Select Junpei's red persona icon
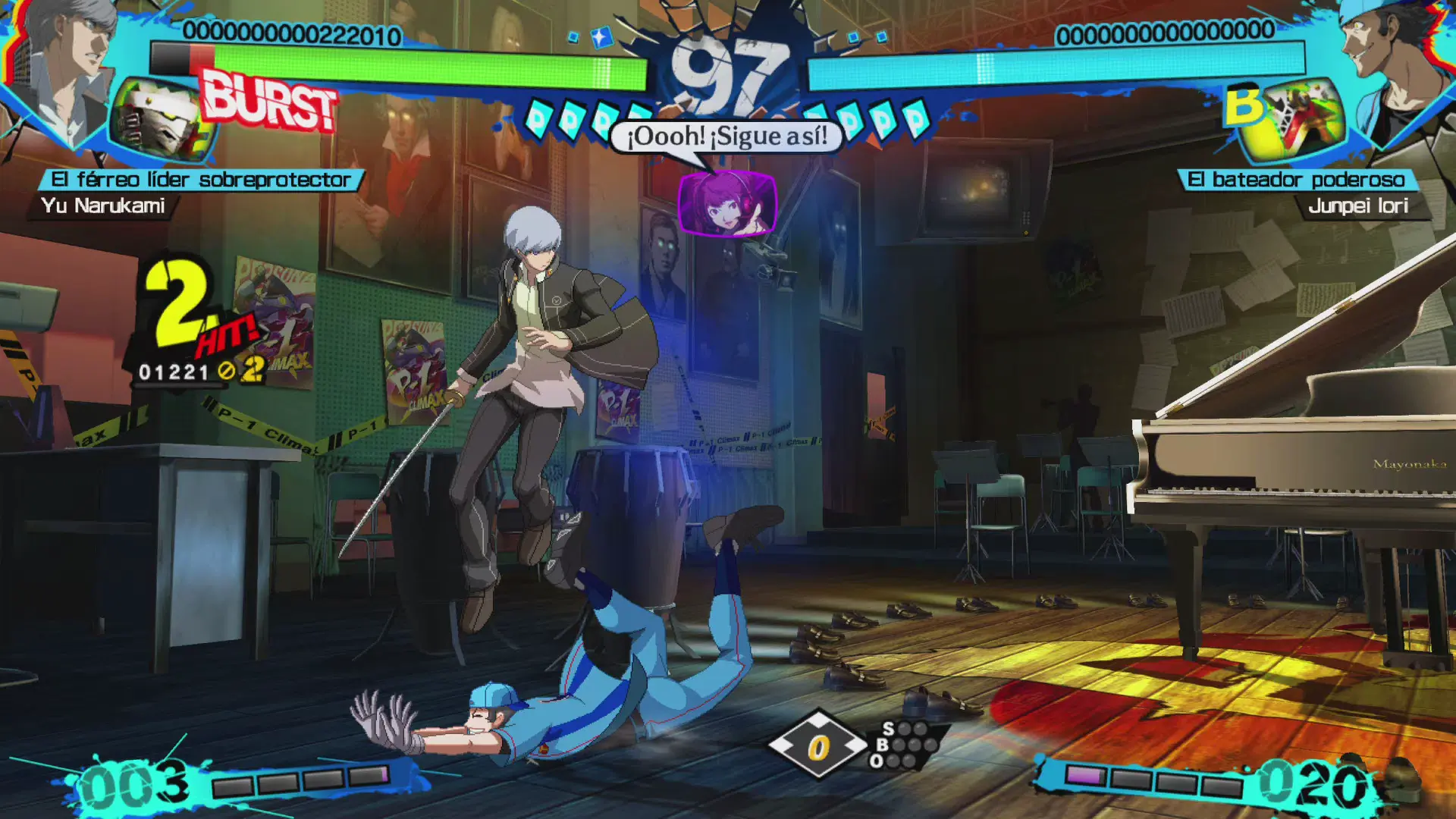The height and width of the screenshot is (819, 1456). click(x=1301, y=121)
